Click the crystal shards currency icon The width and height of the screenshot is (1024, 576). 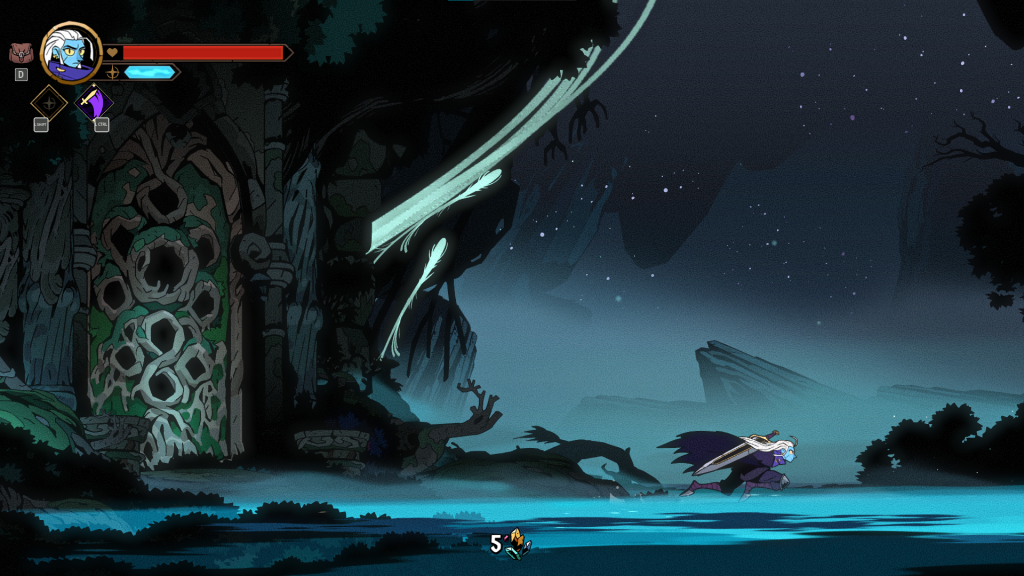pos(517,543)
